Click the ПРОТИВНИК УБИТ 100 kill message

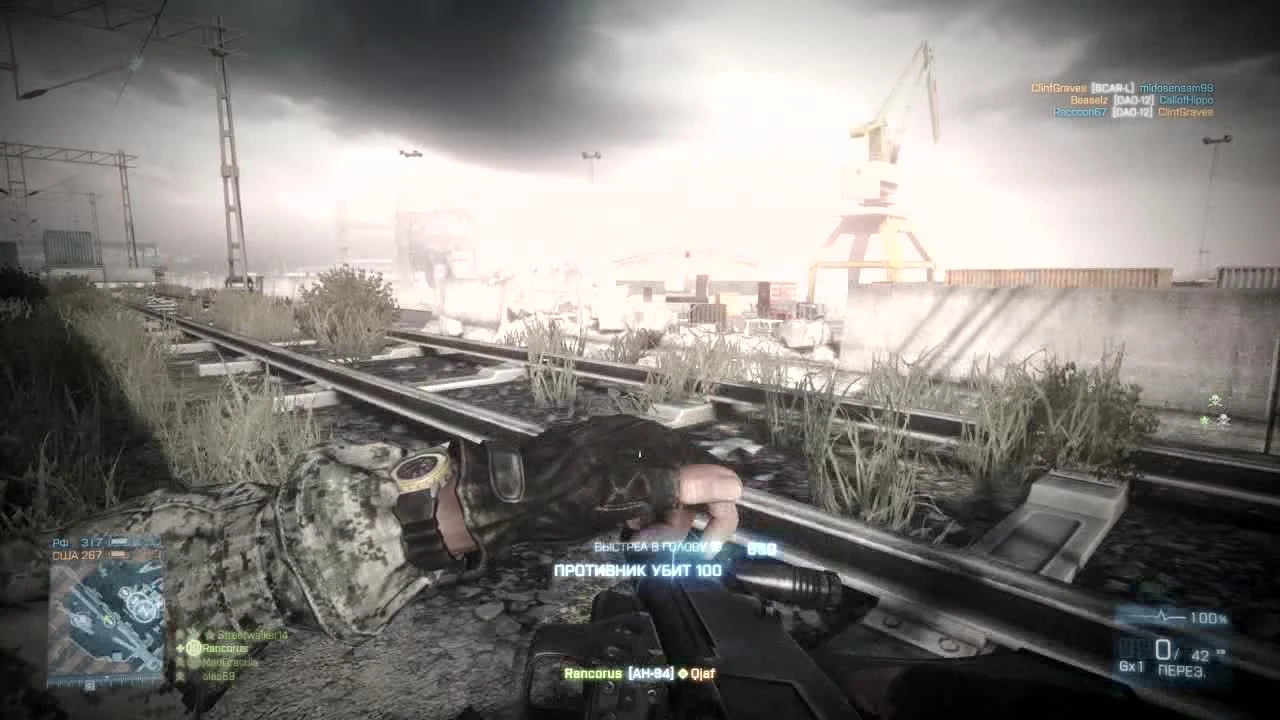(x=640, y=570)
